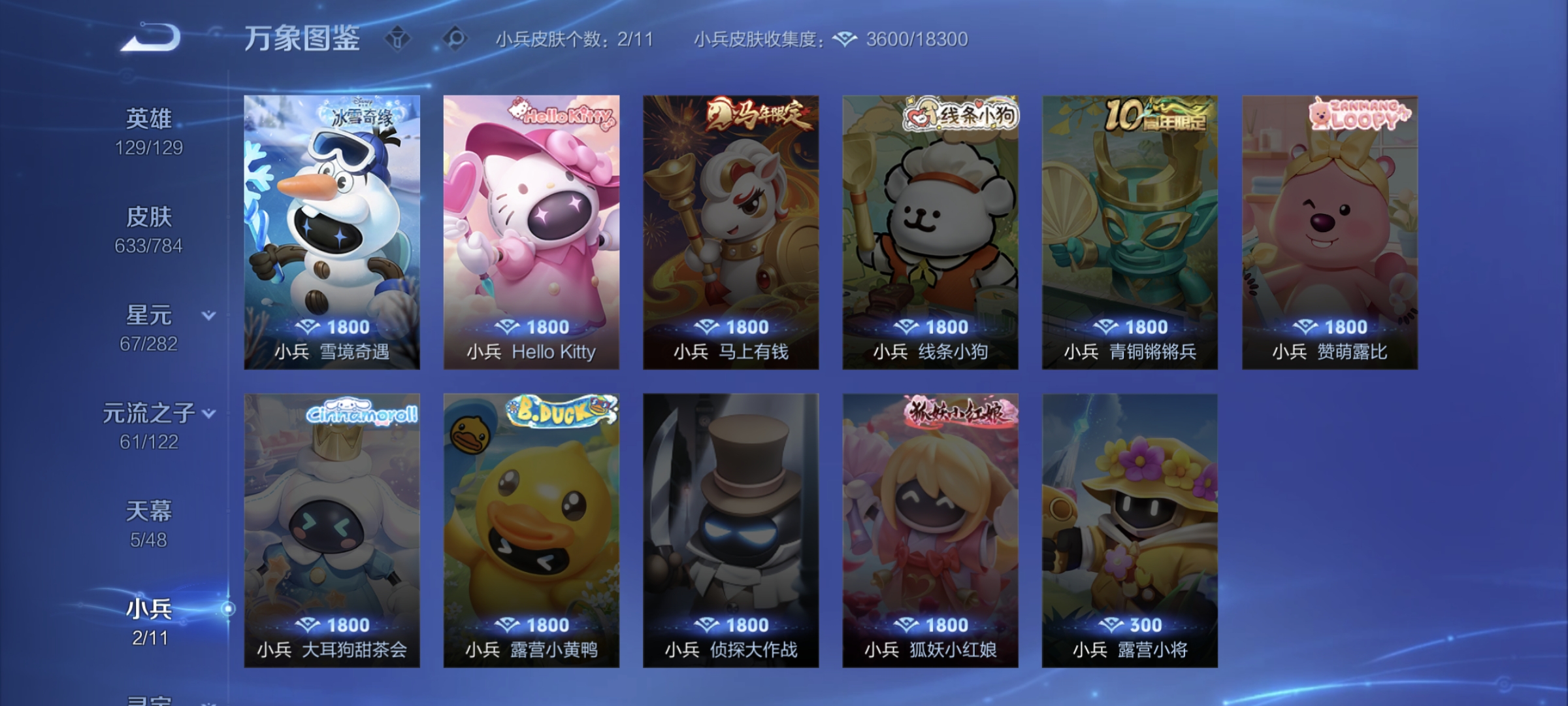Expand the 灵宝 category at the bottom
This screenshot has height=706, width=1568.
pos(149,699)
